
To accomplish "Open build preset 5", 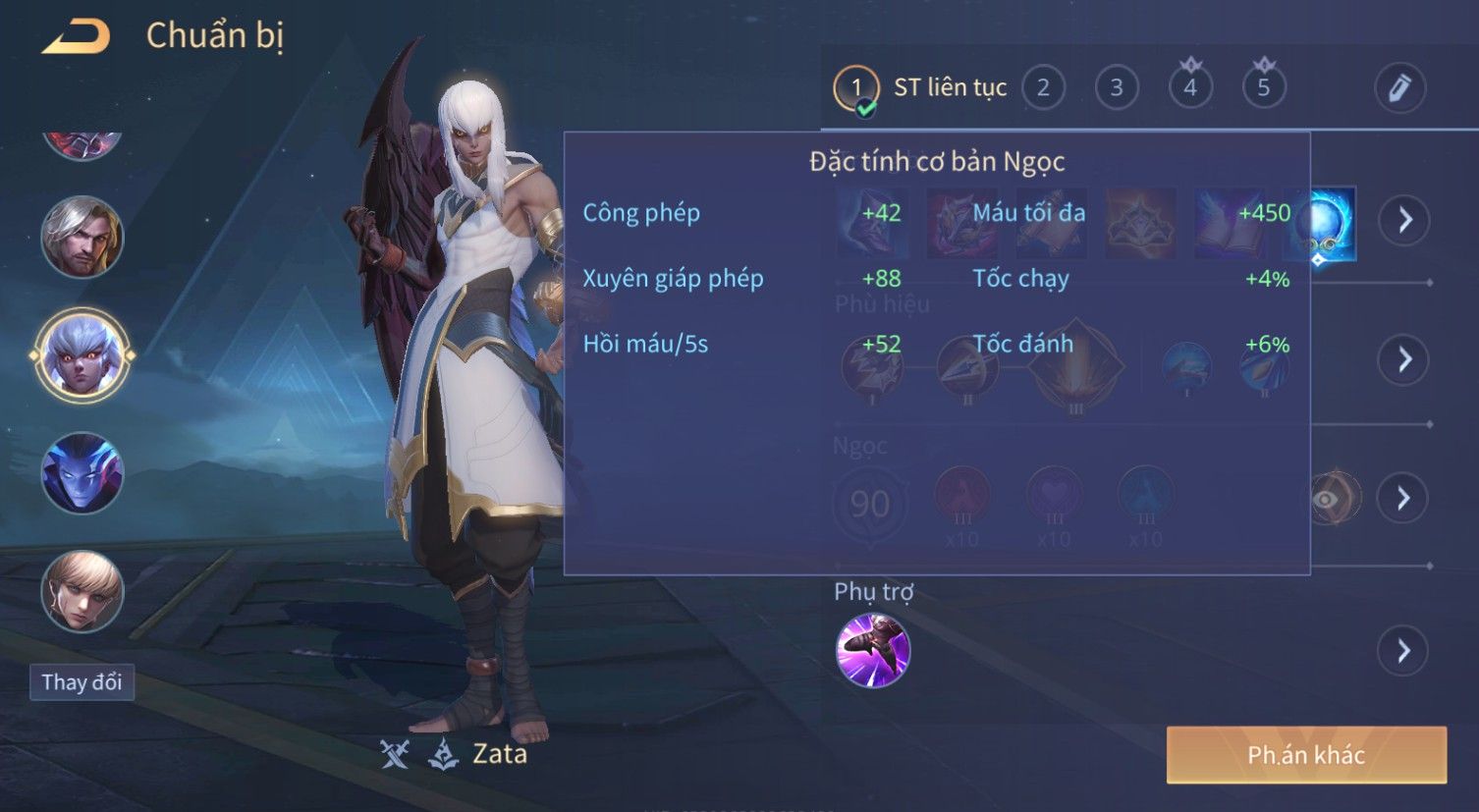I will tap(1264, 87).
